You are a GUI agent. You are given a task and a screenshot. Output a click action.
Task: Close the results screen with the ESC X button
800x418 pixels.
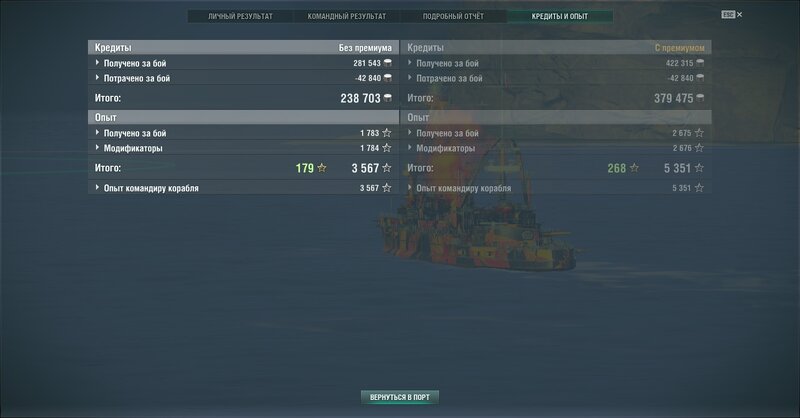coord(732,16)
